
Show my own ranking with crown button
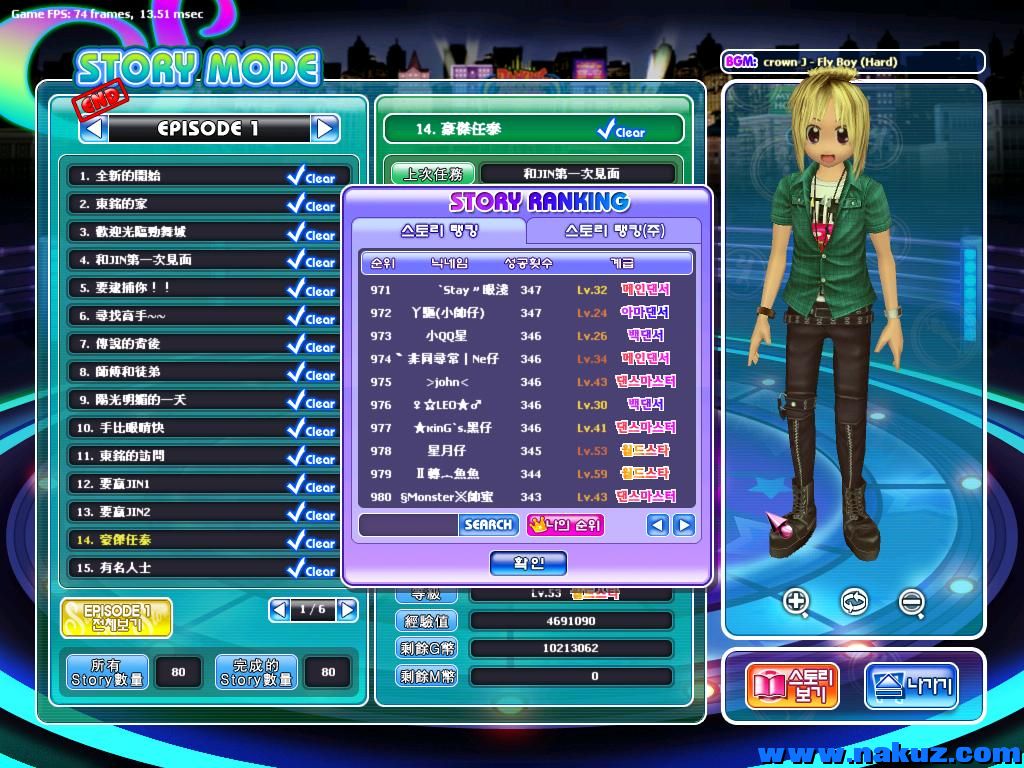pyautogui.click(x=565, y=524)
